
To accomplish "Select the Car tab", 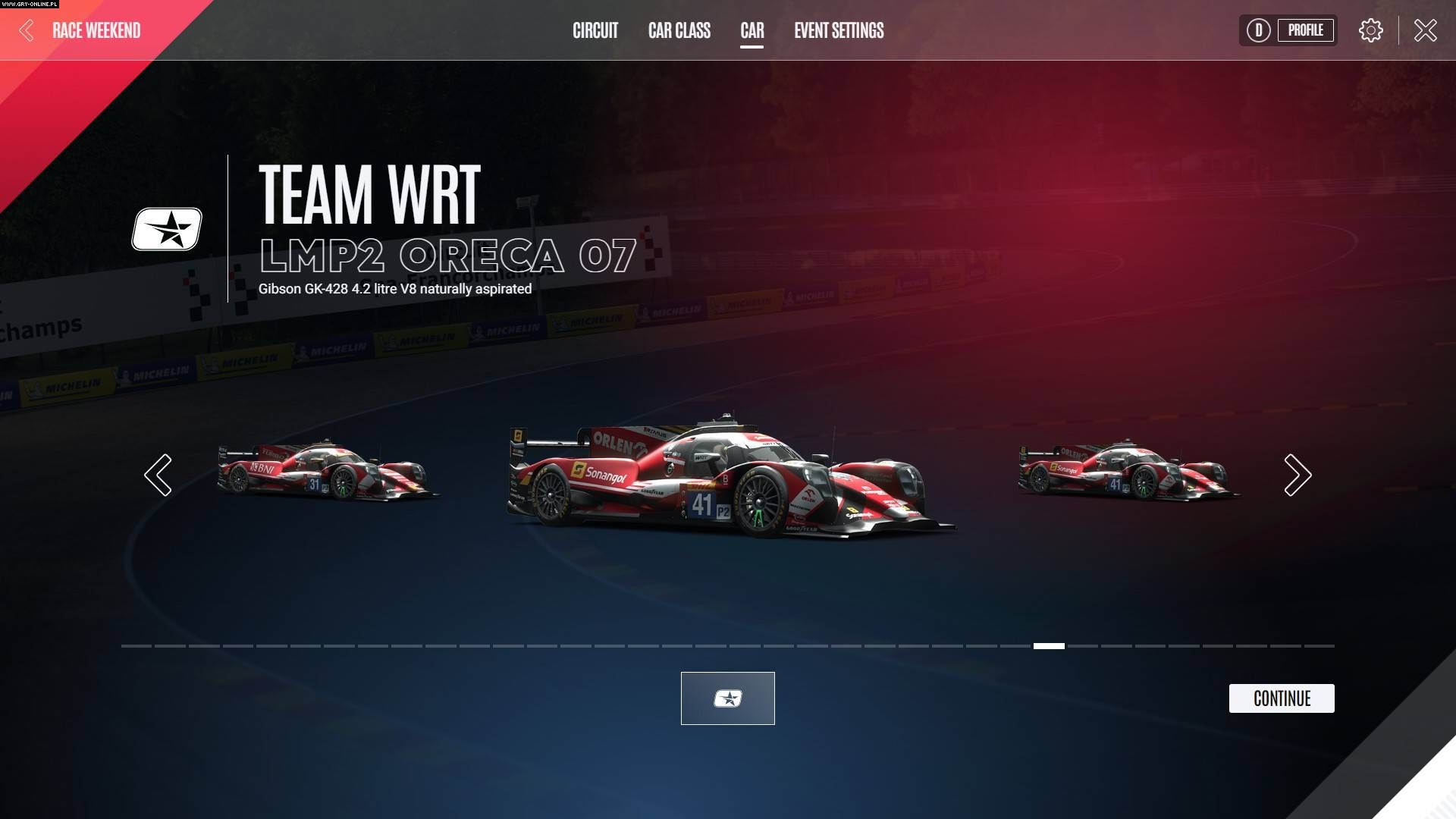I will [752, 30].
